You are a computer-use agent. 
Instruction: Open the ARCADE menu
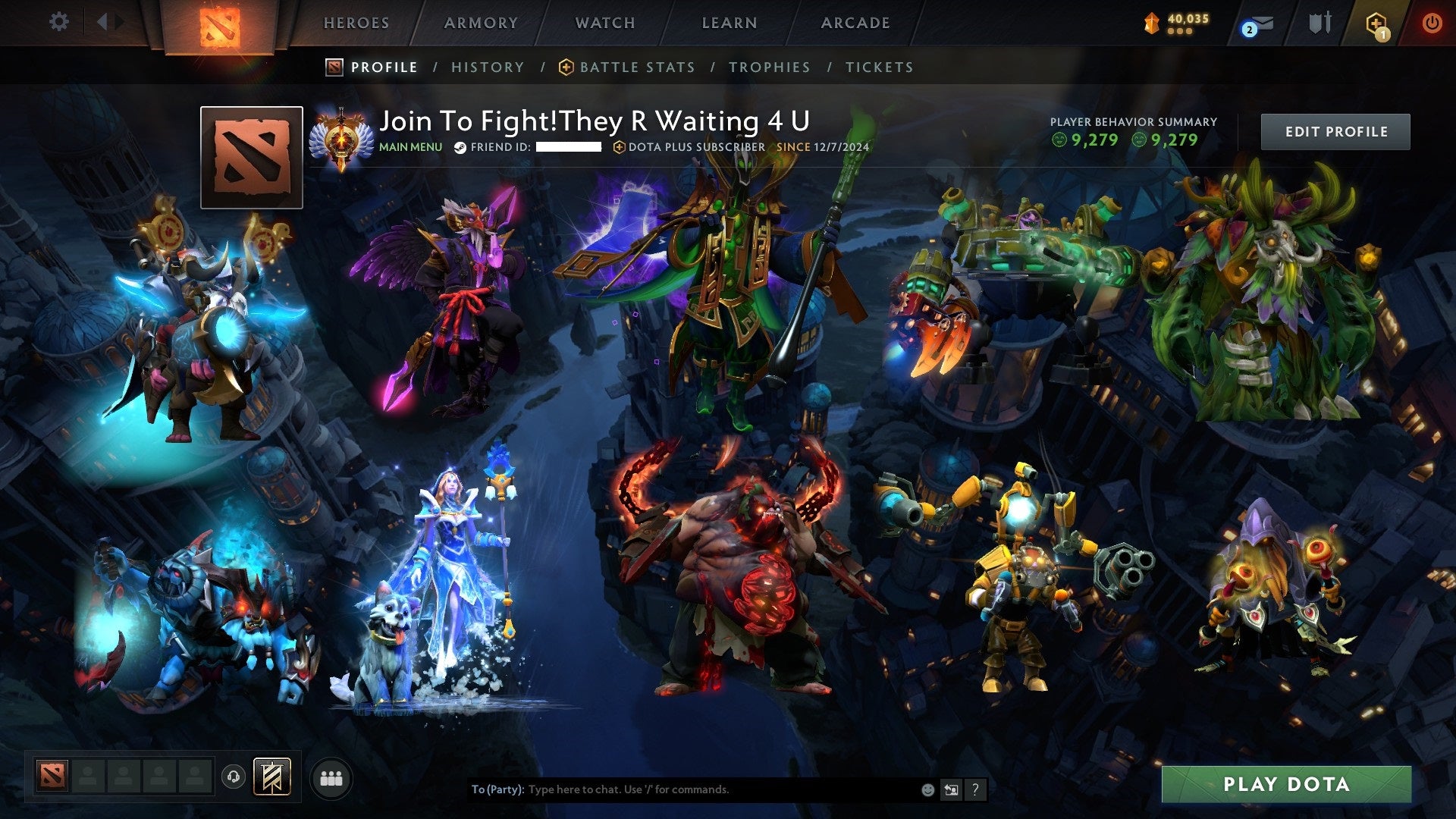(855, 23)
